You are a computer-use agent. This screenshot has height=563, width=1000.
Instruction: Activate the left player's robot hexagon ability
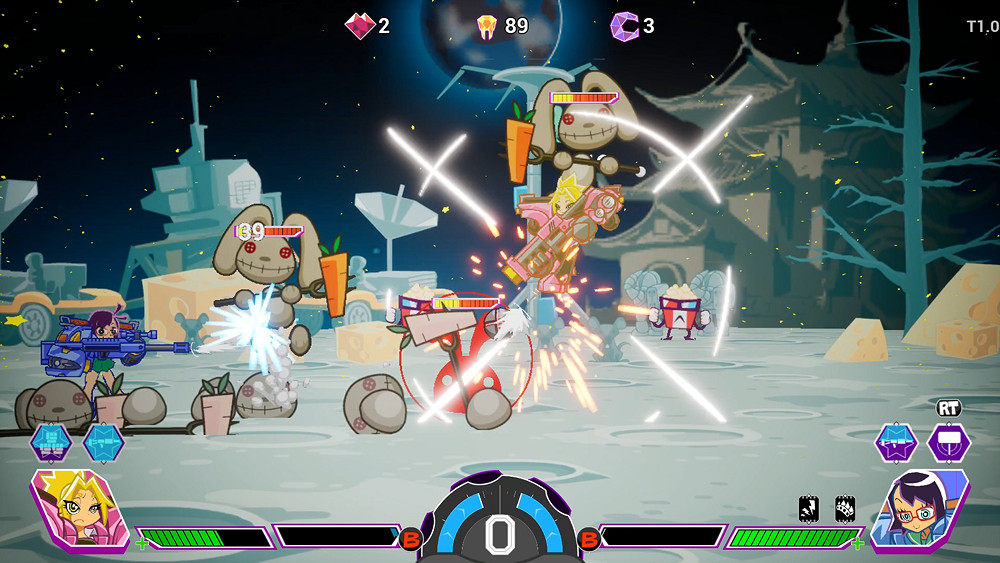tap(50, 442)
